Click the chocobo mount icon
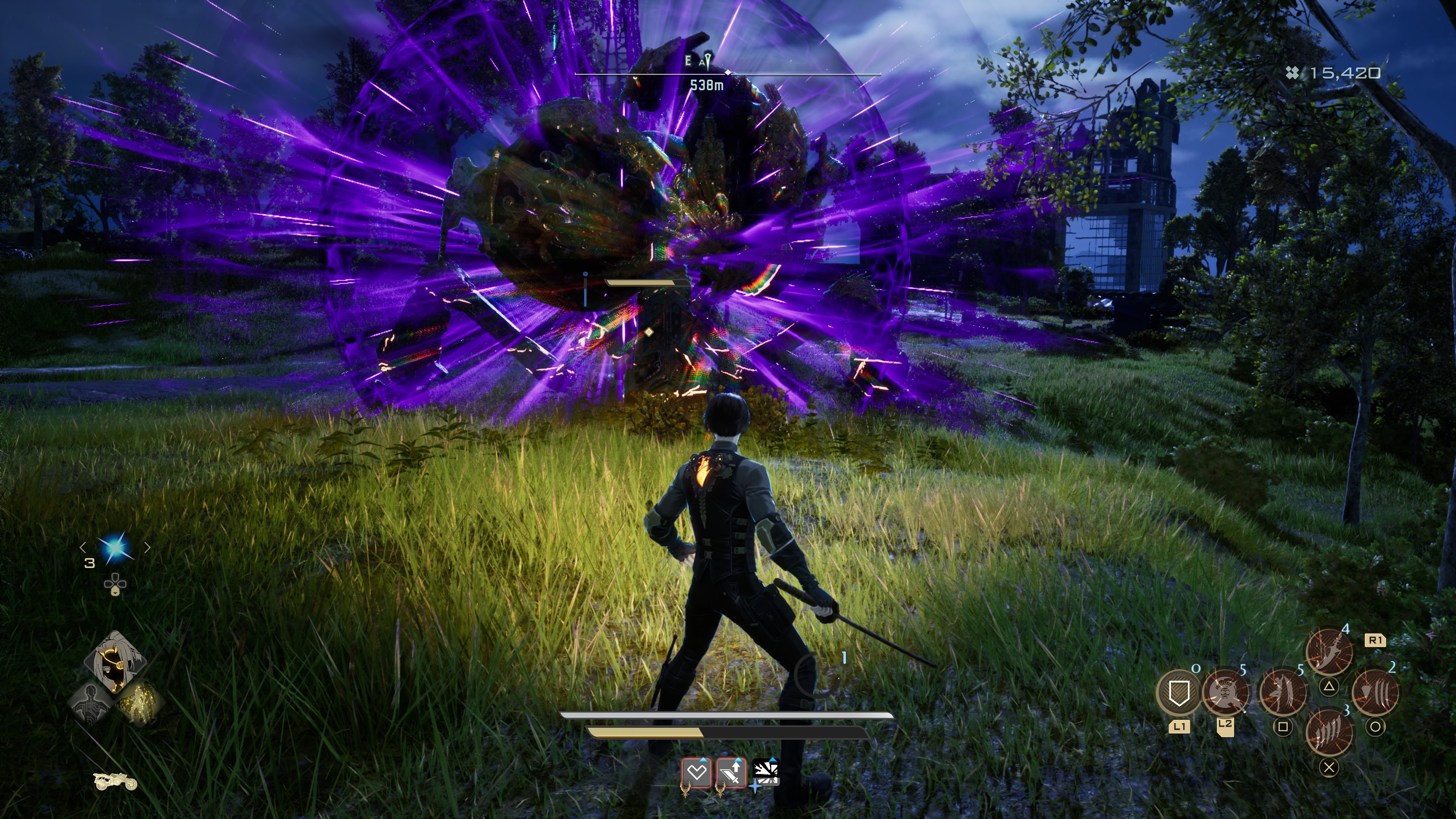1456x819 pixels. pyautogui.click(x=115, y=782)
